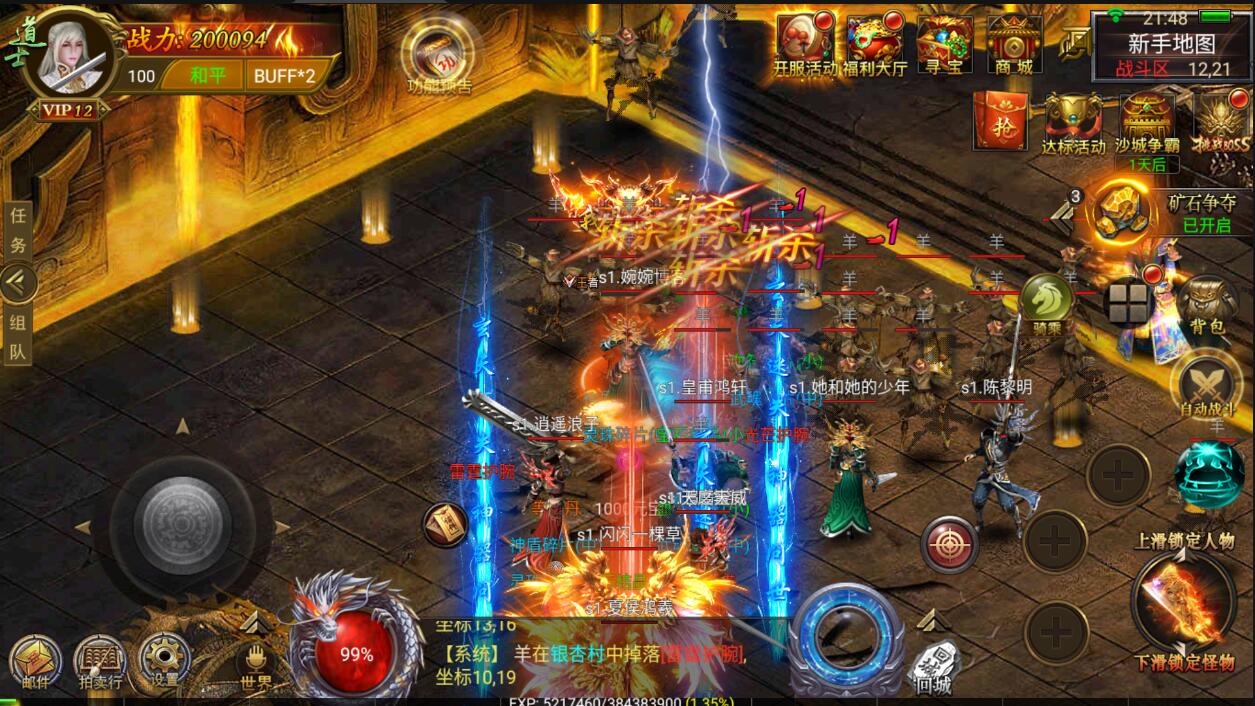Open the 功能预告 feature preview
Viewport: 1255px width, 706px height.
point(436,57)
